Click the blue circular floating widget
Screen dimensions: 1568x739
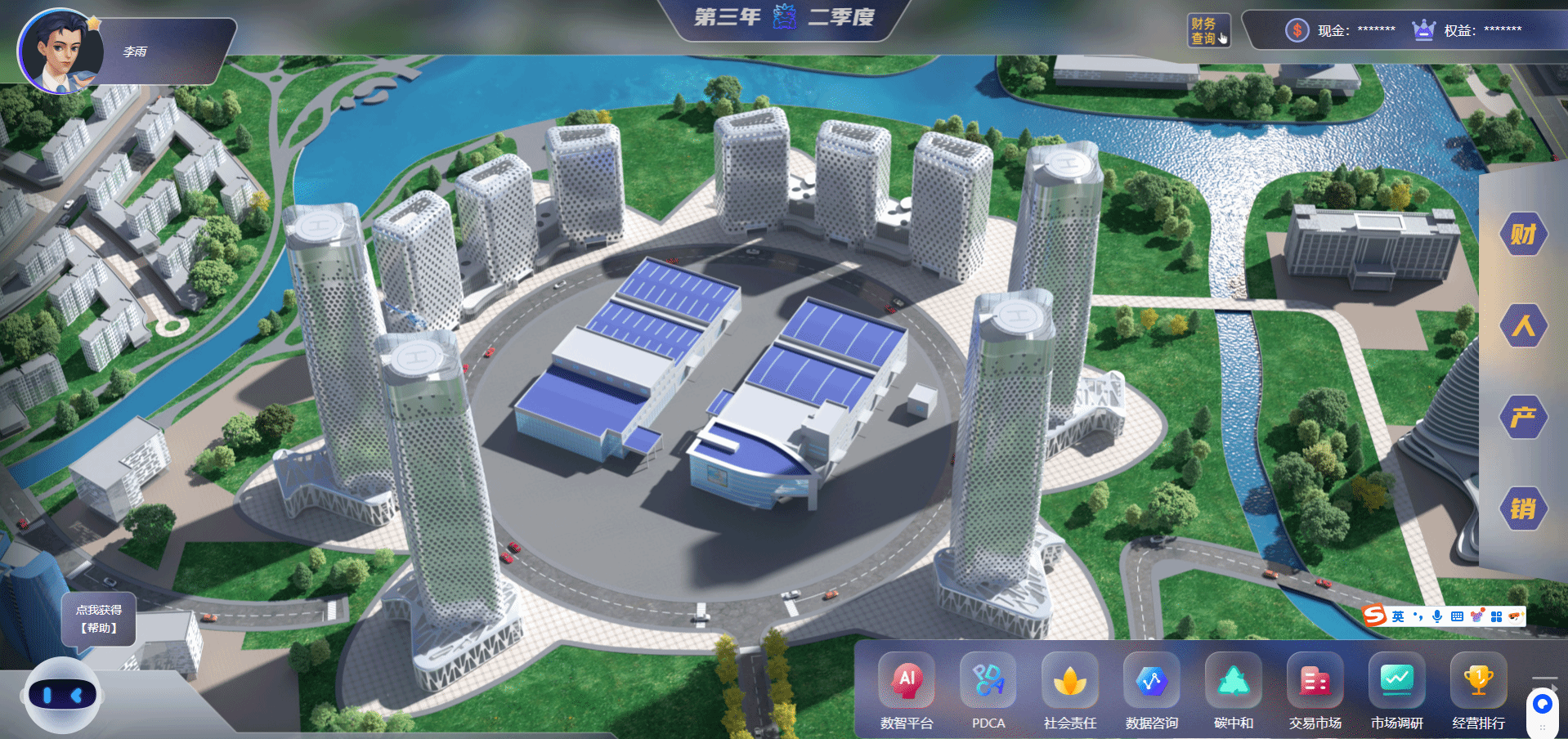pyautogui.click(x=1543, y=704)
